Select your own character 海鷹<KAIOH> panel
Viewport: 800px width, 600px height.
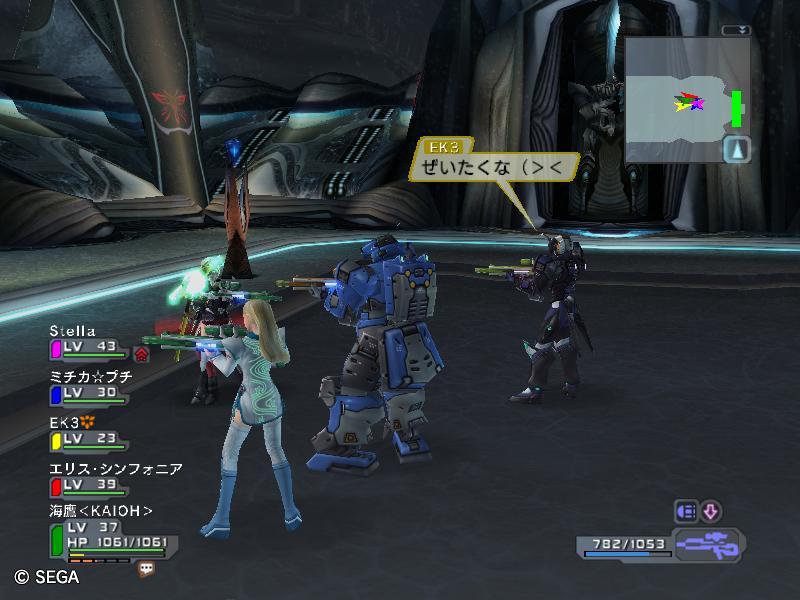pyautogui.click(x=100, y=511)
